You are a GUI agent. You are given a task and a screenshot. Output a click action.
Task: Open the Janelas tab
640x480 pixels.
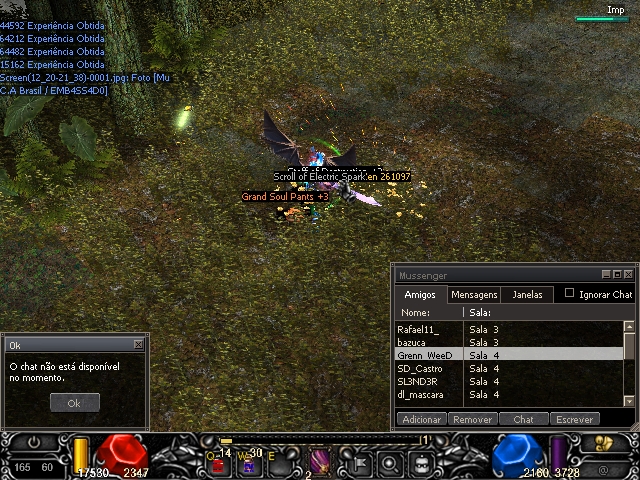pyautogui.click(x=527, y=295)
